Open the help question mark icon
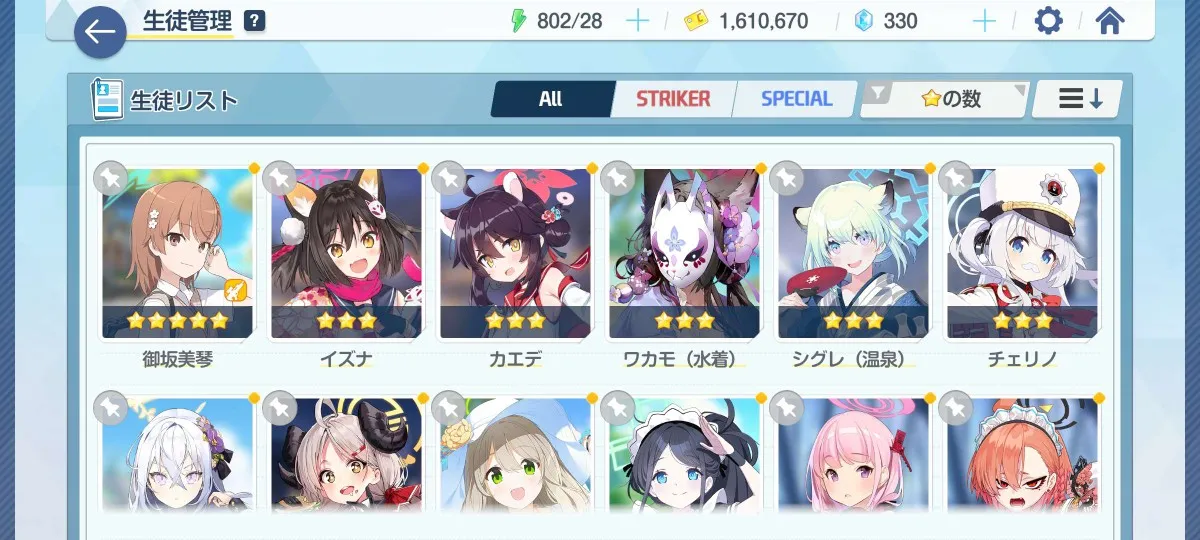1200x540 pixels. pyautogui.click(x=255, y=20)
